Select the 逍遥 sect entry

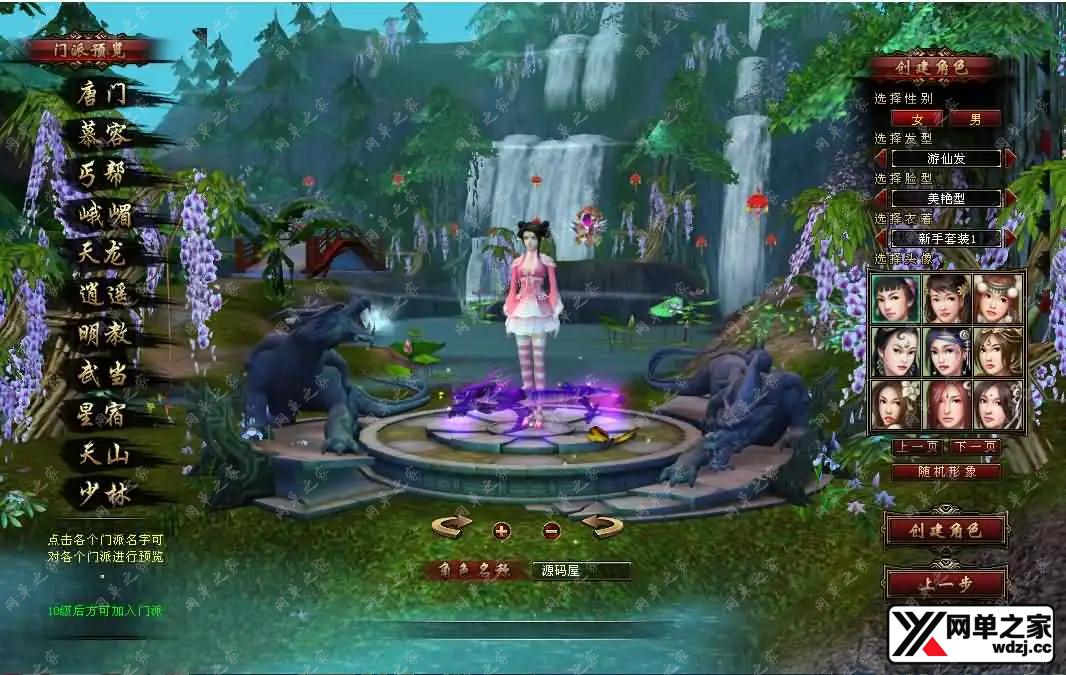(x=103, y=295)
